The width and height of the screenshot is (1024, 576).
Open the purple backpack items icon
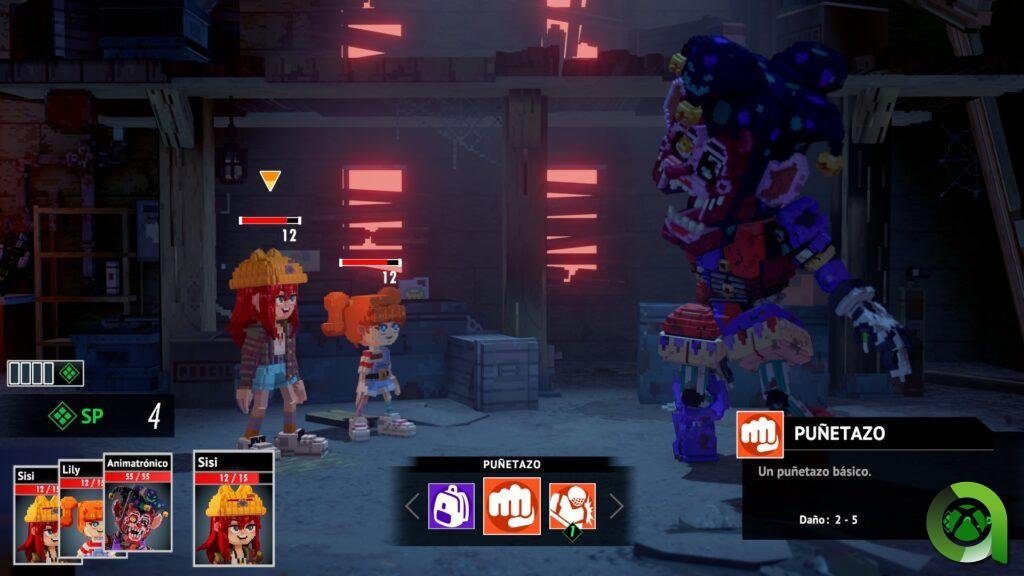(x=451, y=506)
